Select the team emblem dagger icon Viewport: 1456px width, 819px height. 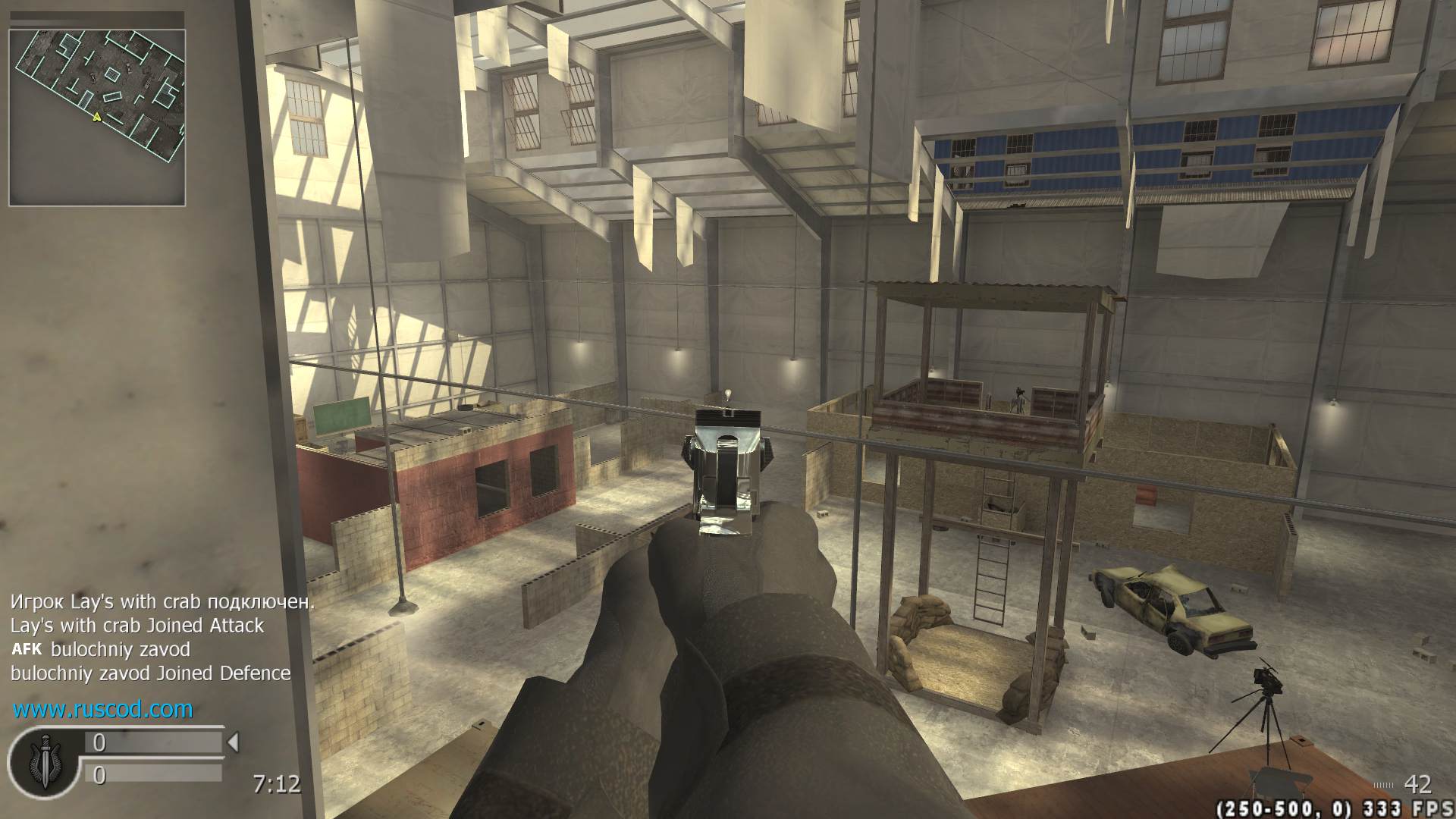pyautogui.click(x=43, y=758)
